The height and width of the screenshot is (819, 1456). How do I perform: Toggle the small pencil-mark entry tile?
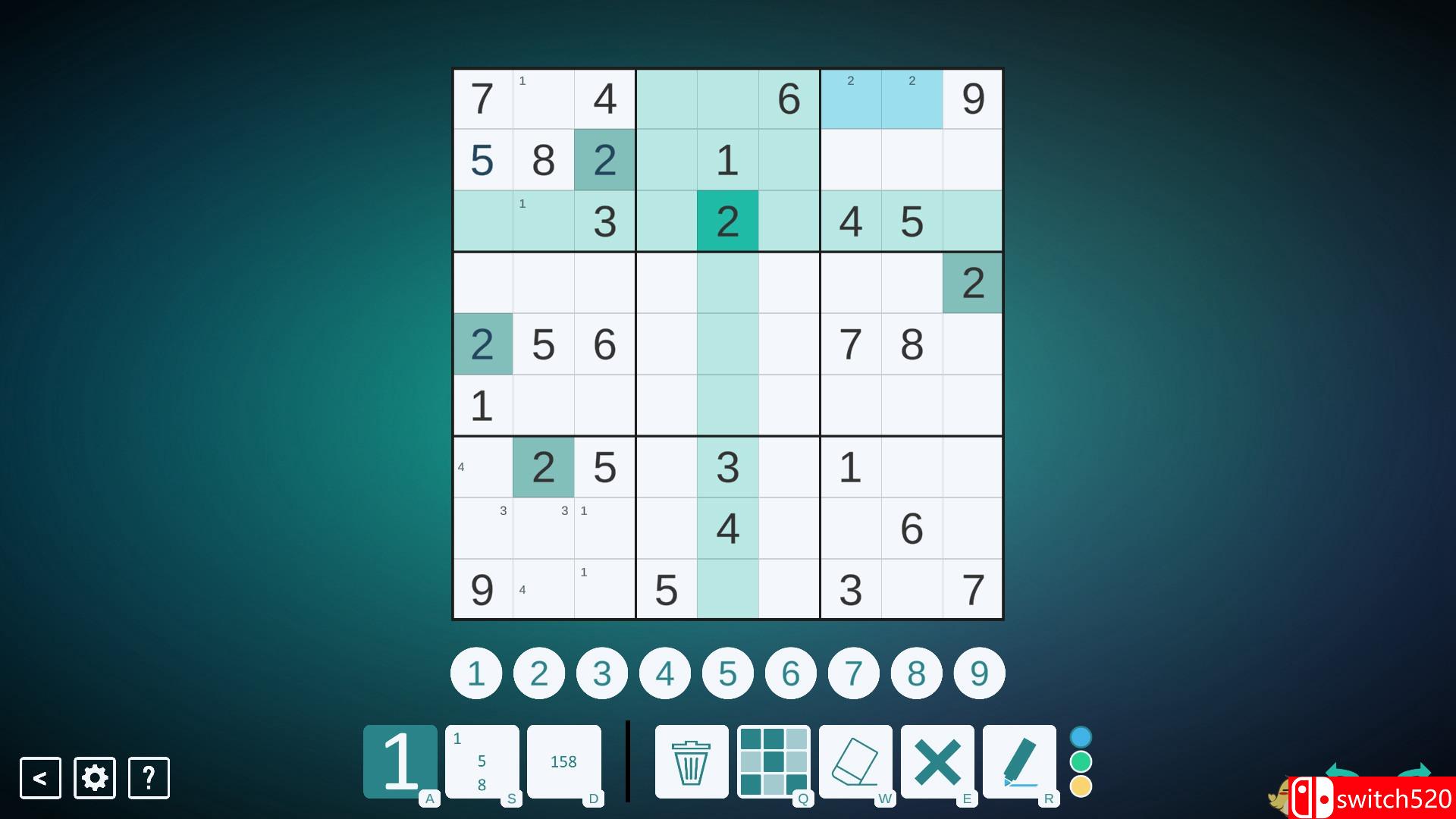482,761
